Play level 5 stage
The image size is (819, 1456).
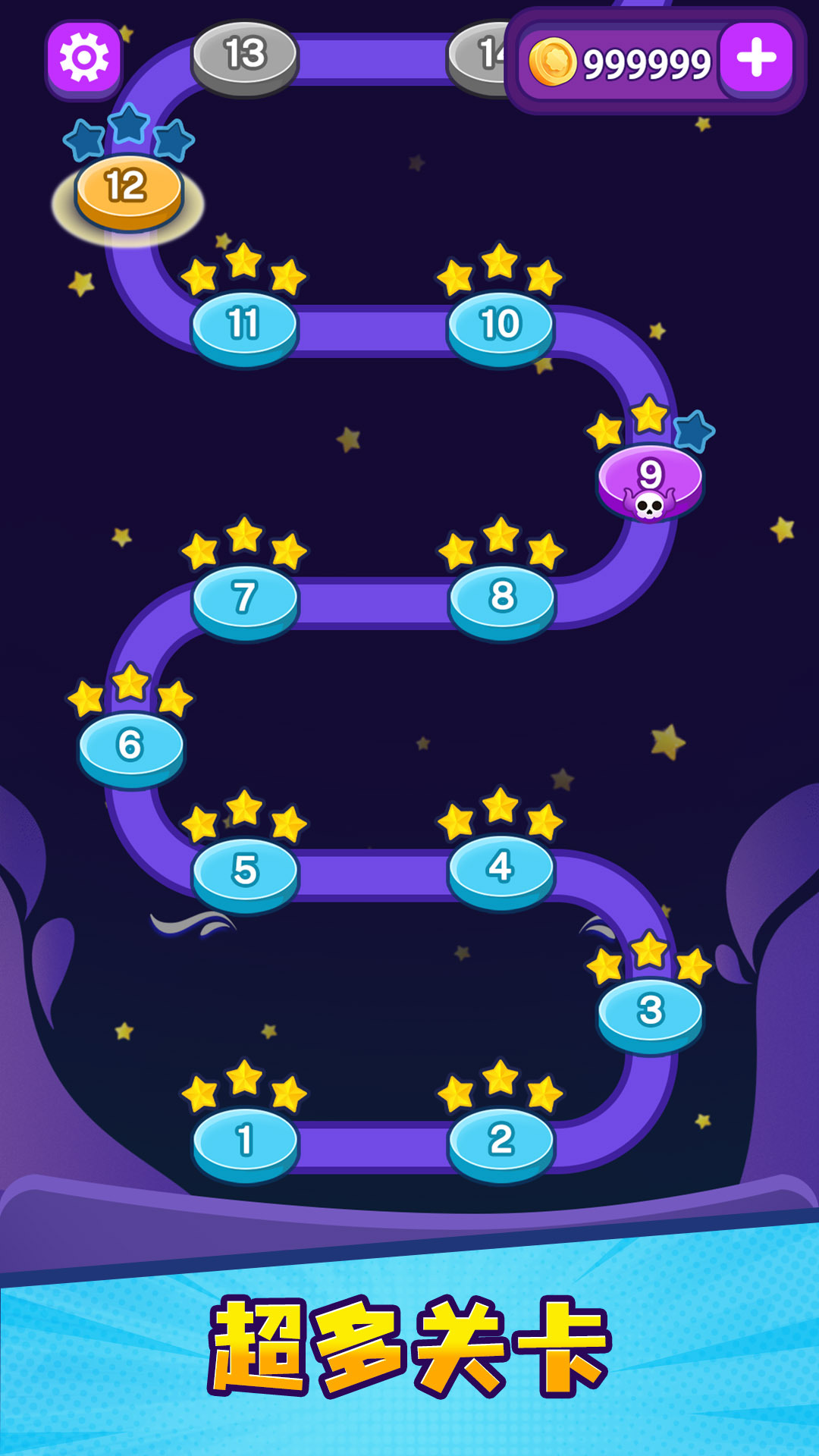coord(245,872)
